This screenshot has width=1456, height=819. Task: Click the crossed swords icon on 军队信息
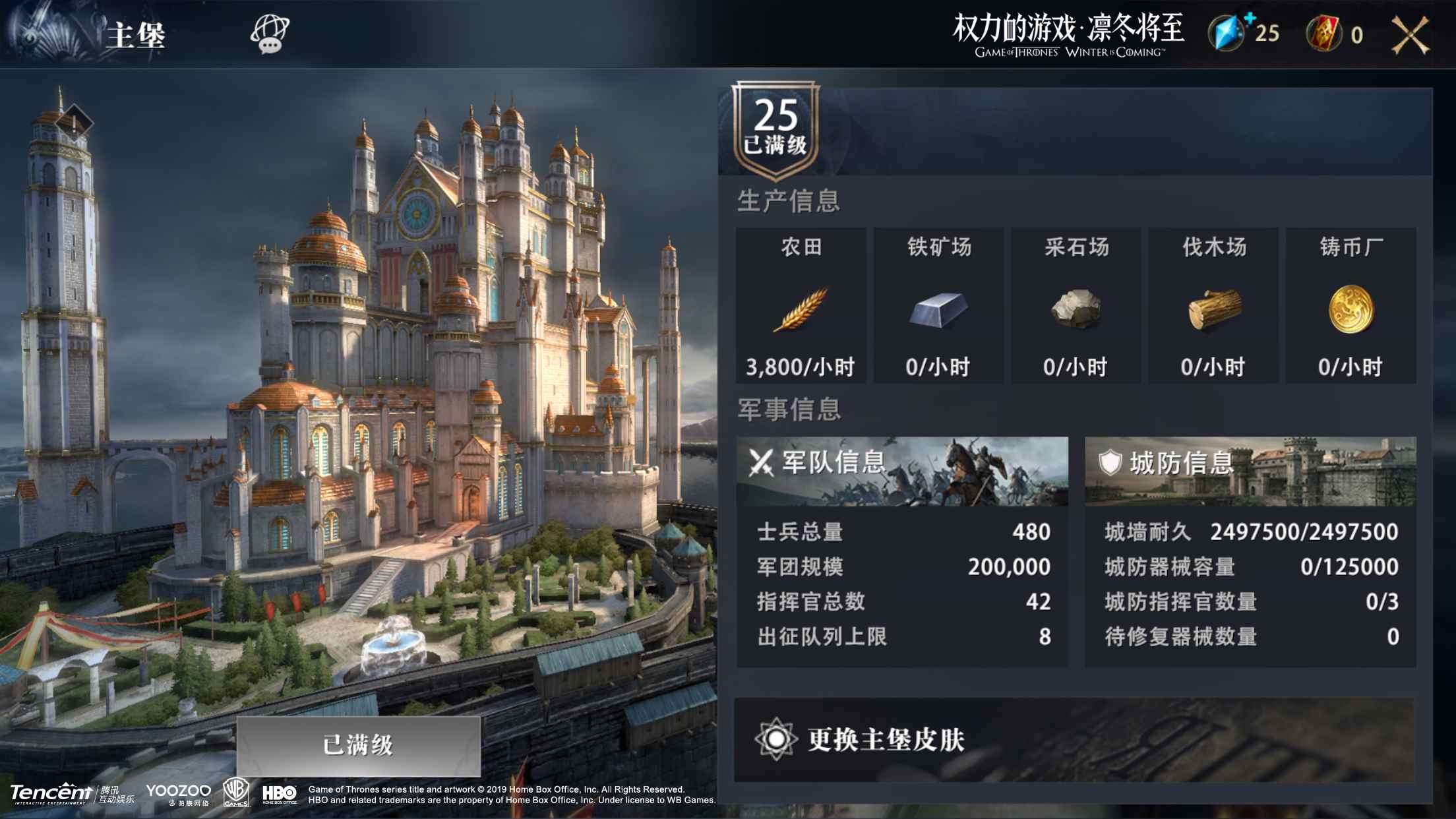[x=763, y=460]
